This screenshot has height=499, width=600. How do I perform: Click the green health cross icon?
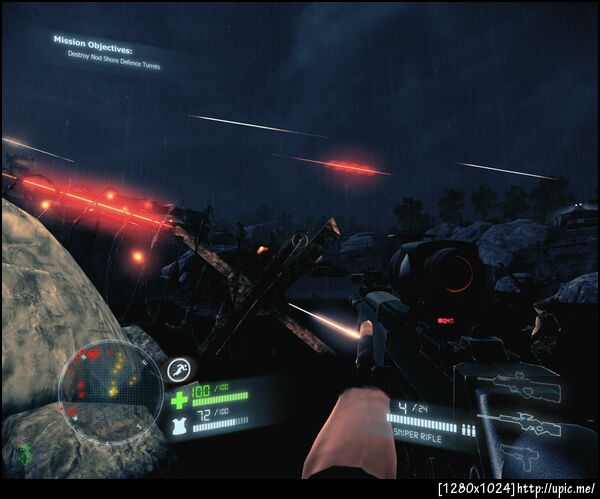pos(180,400)
